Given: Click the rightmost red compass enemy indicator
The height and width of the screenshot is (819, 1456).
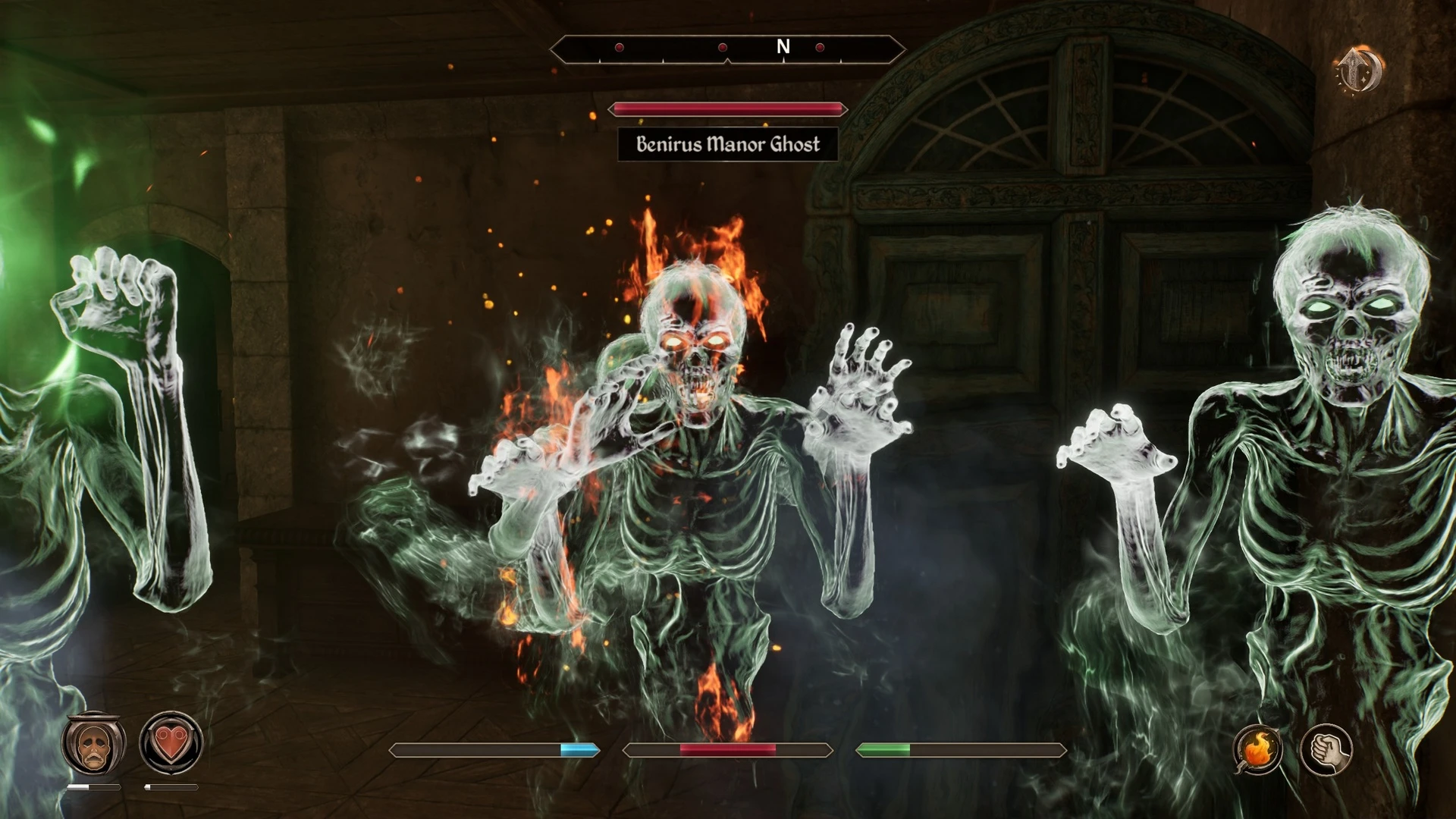Looking at the screenshot, I should [x=820, y=47].
